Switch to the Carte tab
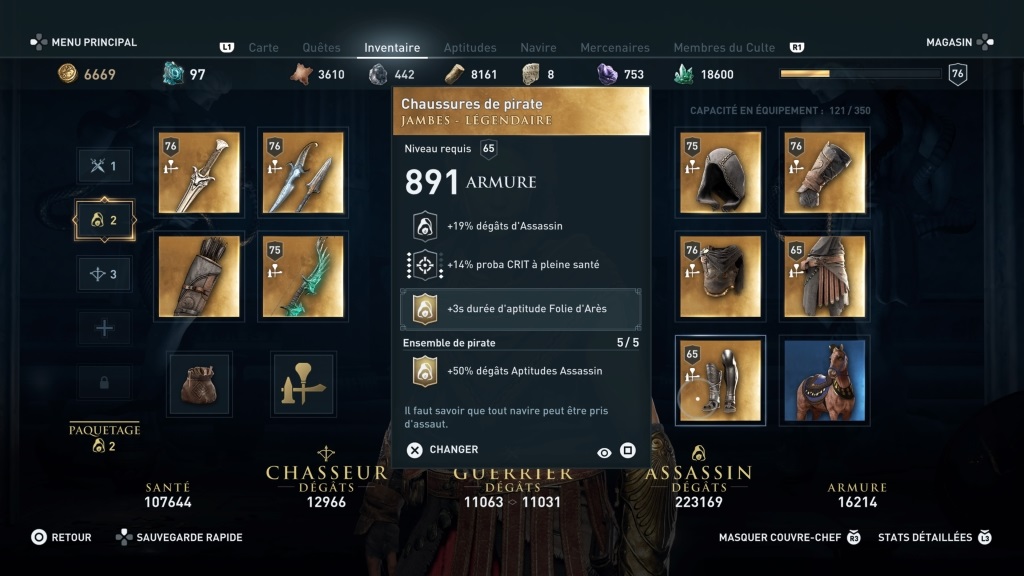1024x576 pixels. [263, 47]
